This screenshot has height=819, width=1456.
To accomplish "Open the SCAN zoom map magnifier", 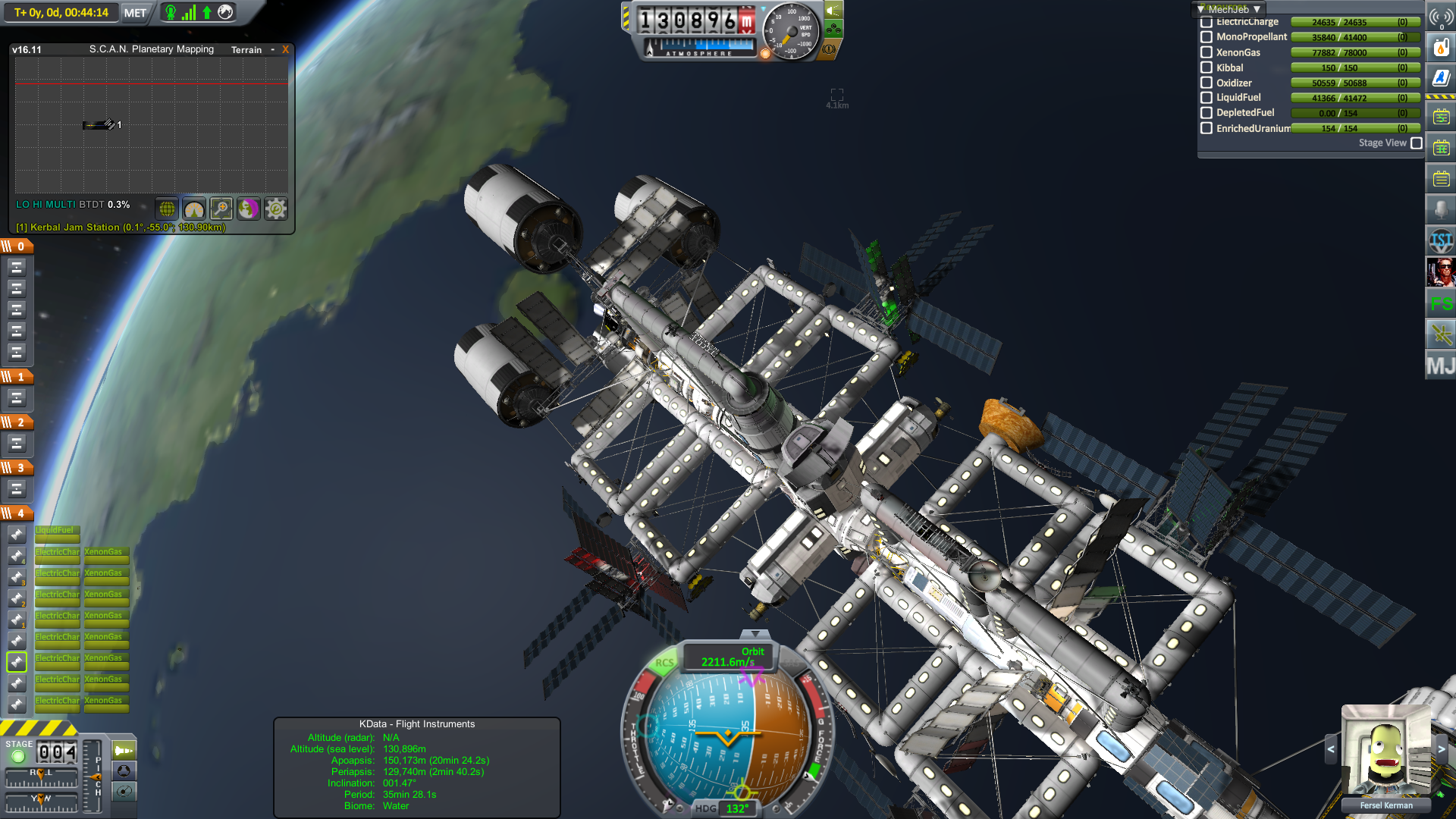I will [221, 209].
